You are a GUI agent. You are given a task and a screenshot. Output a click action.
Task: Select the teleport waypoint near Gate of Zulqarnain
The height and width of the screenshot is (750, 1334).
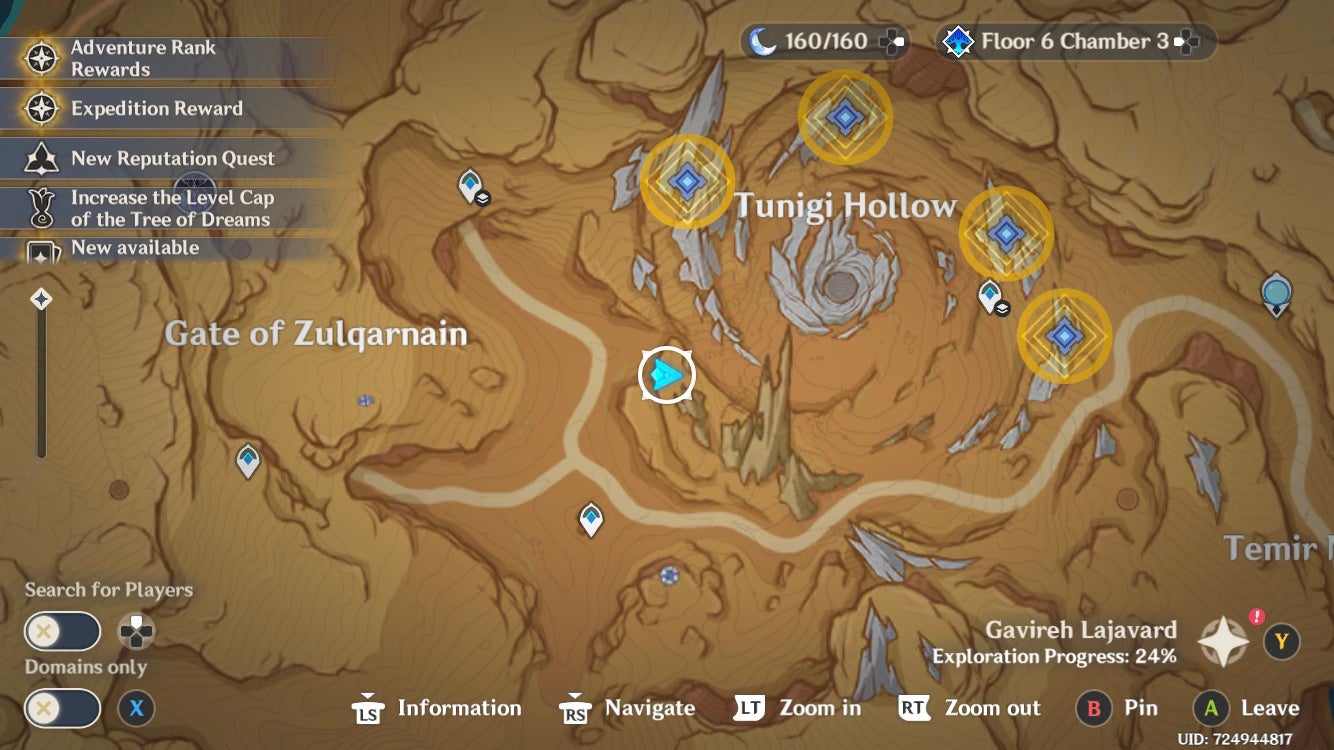tap(246, 458)
